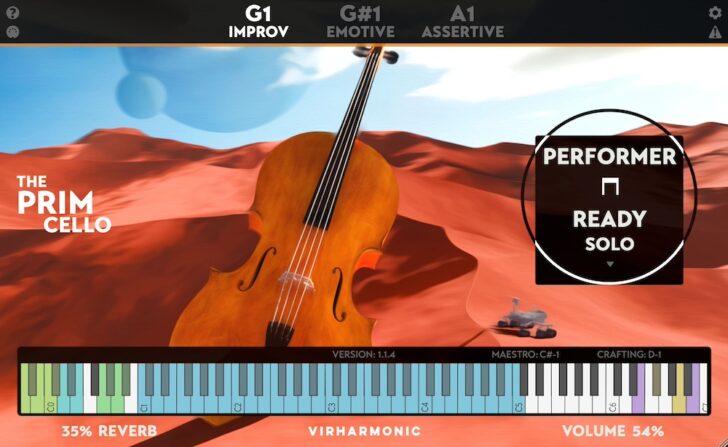Click the Maestro C#-1 label
Screen dimensions: 728x447
(526, 354)
